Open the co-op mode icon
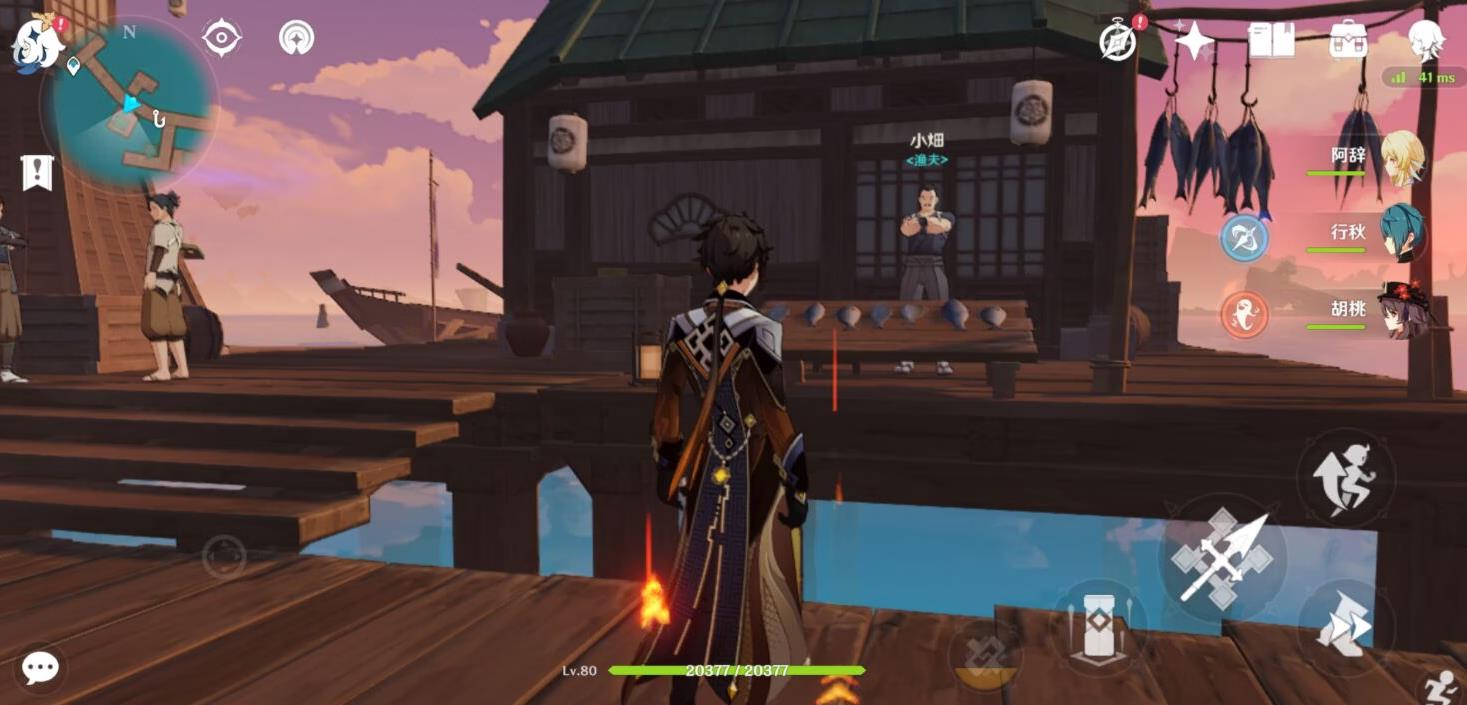This screenshot has width=1467, height=705. [x=296, y=38]
